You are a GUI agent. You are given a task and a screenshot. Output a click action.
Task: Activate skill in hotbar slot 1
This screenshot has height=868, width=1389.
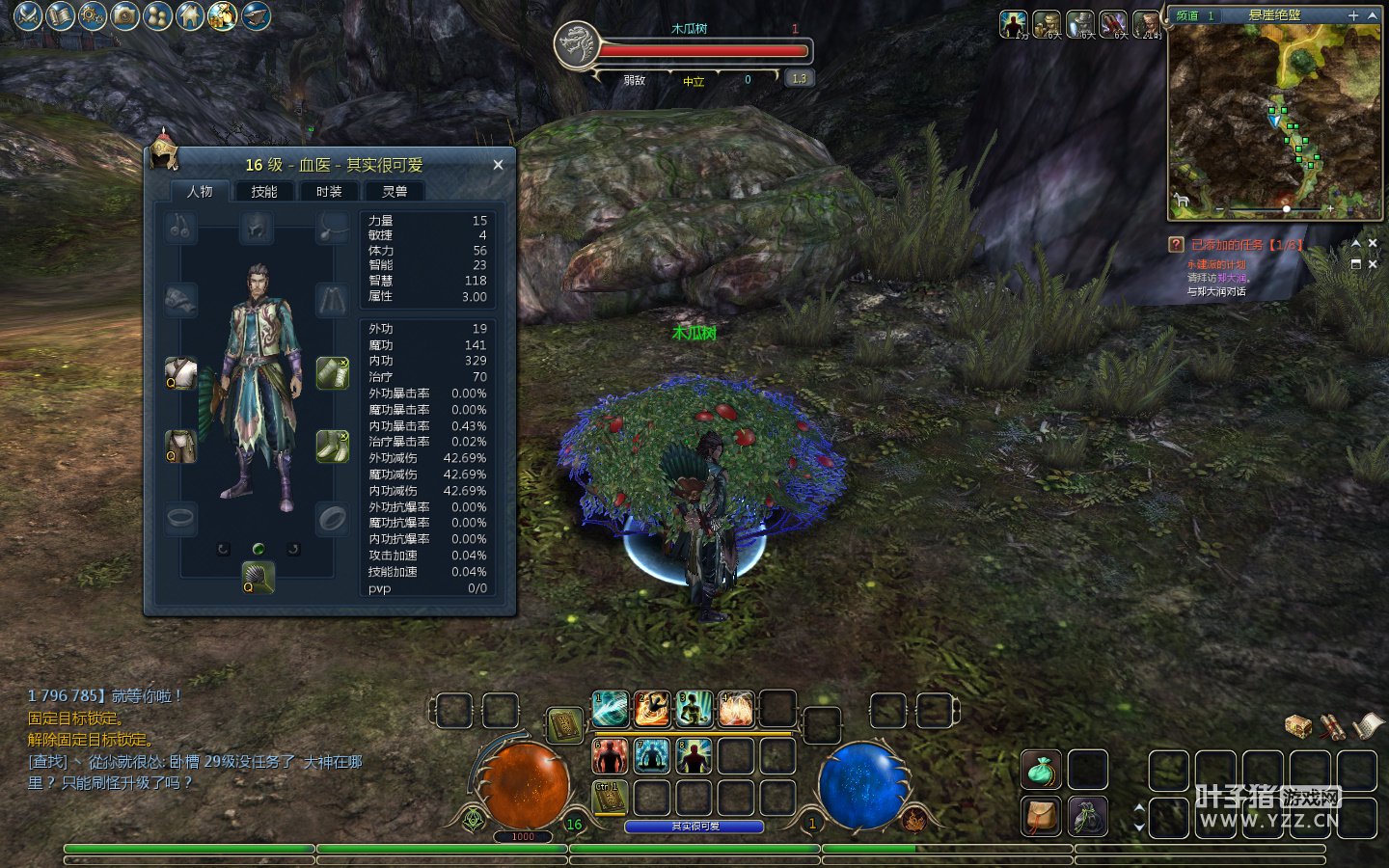[x=610, y=709]
